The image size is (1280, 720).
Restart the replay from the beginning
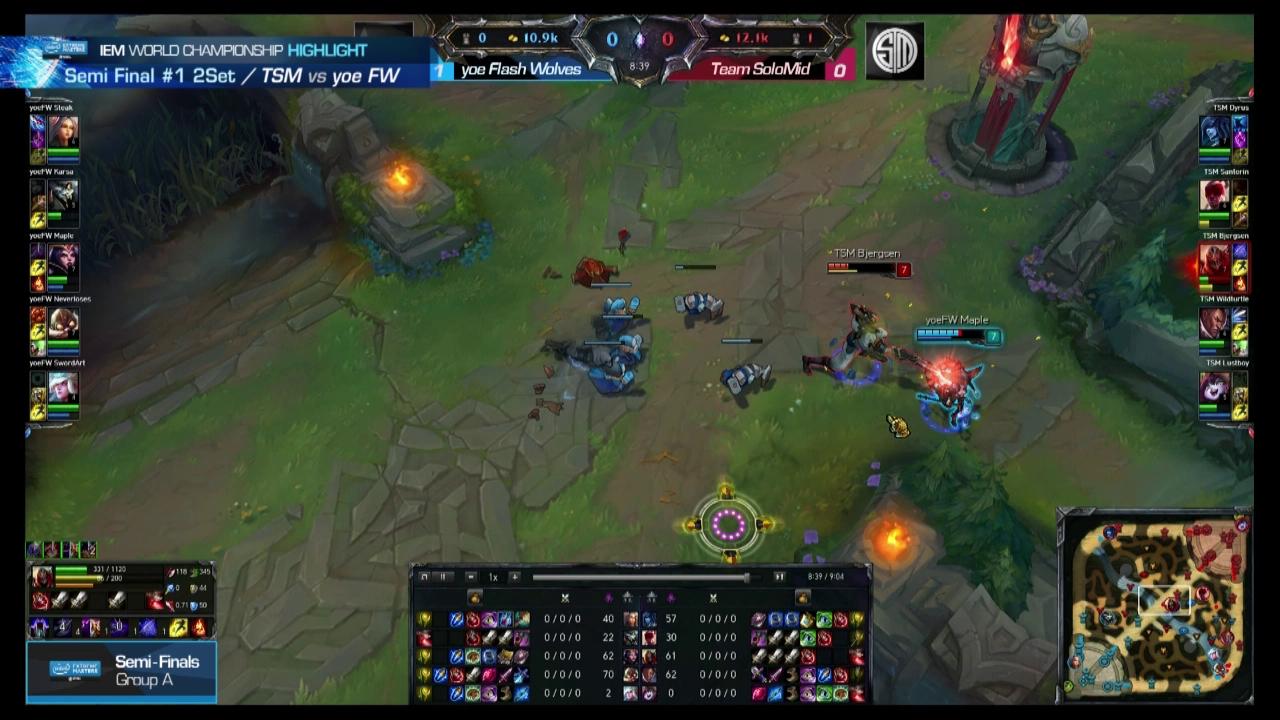[x=424, y=576]
